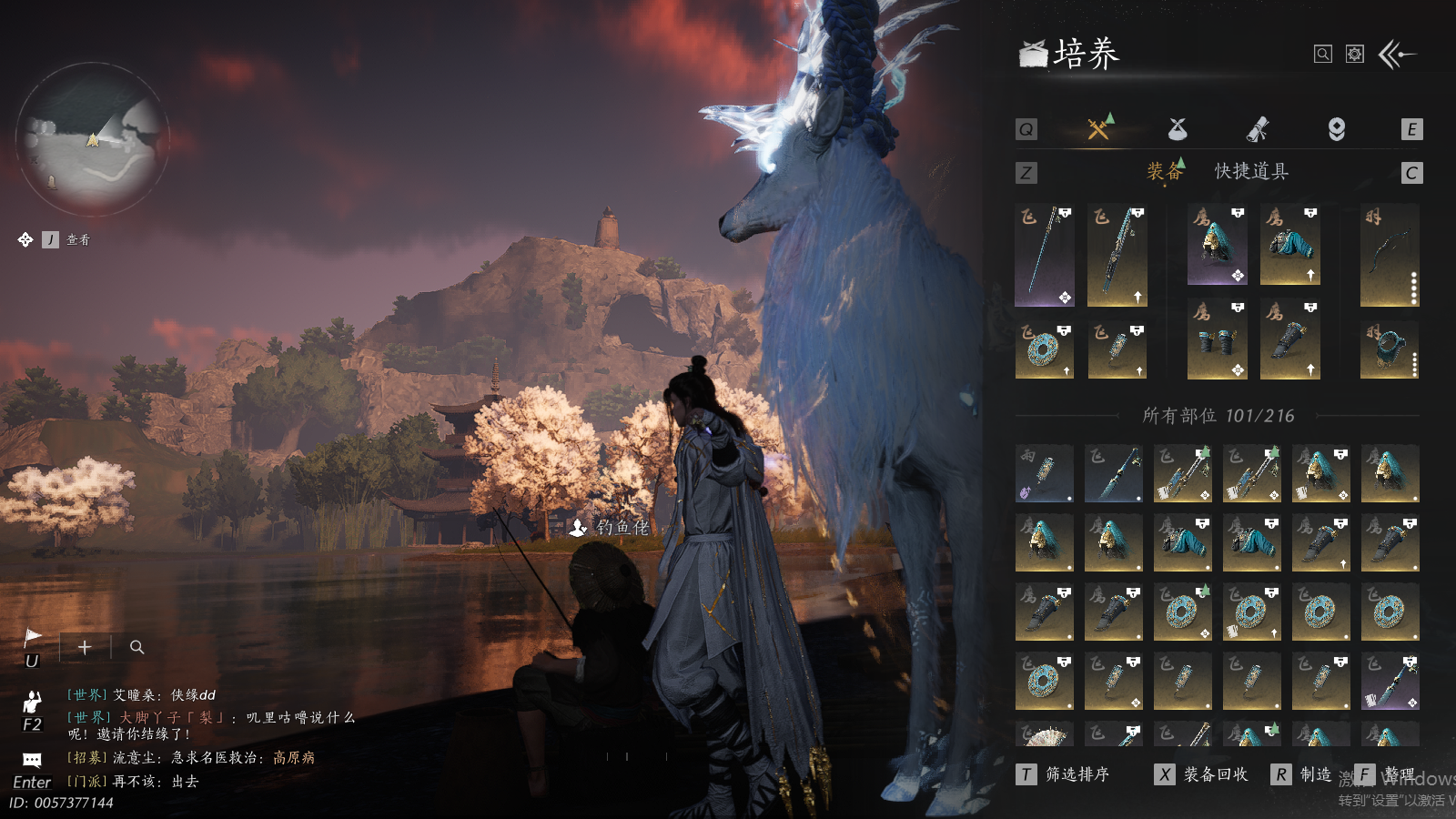1456x819 pixels.
Task: Select the equipped bow slot
Action: (1390, 255)
